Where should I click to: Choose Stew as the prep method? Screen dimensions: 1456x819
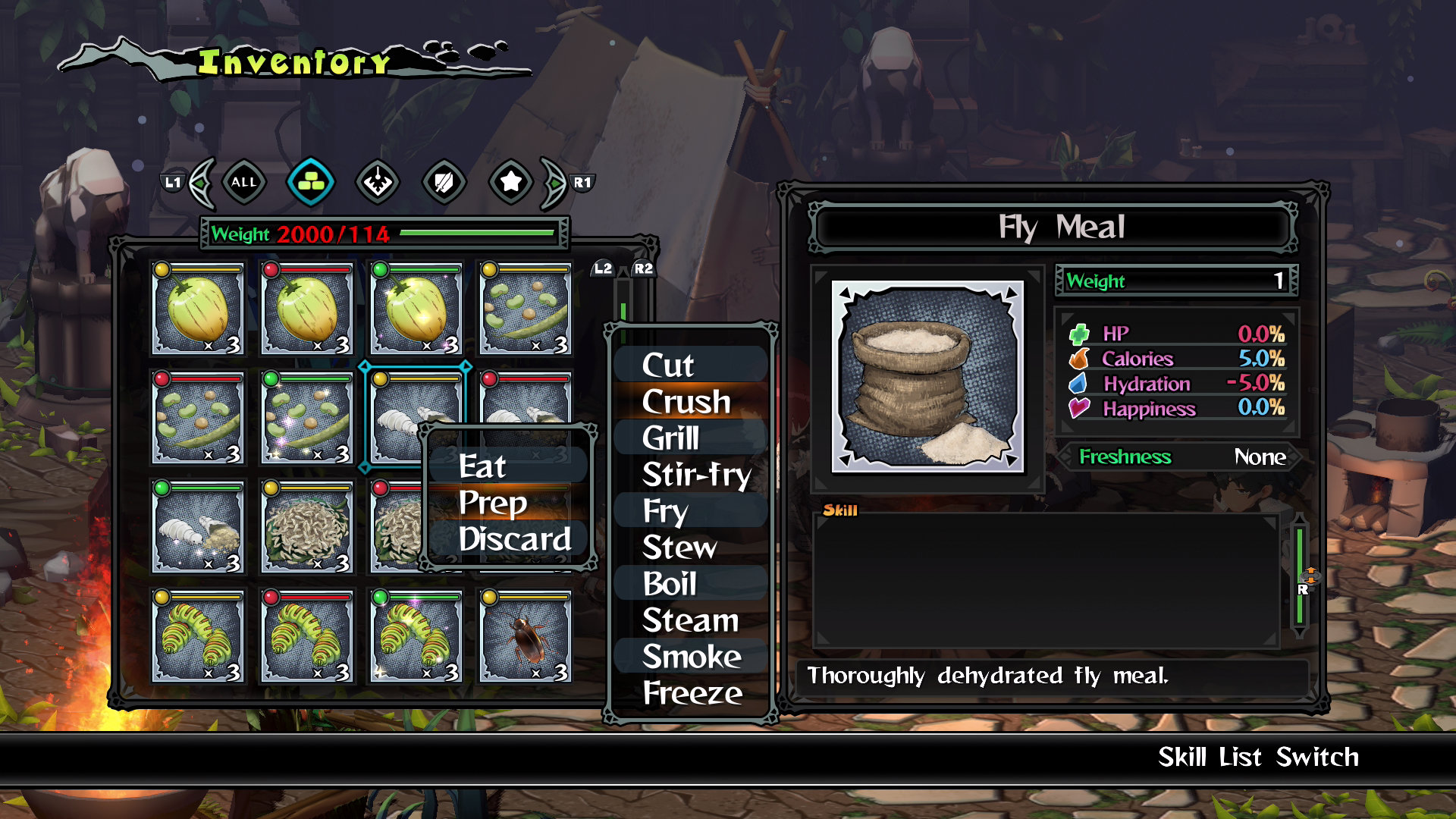point(679,547)
